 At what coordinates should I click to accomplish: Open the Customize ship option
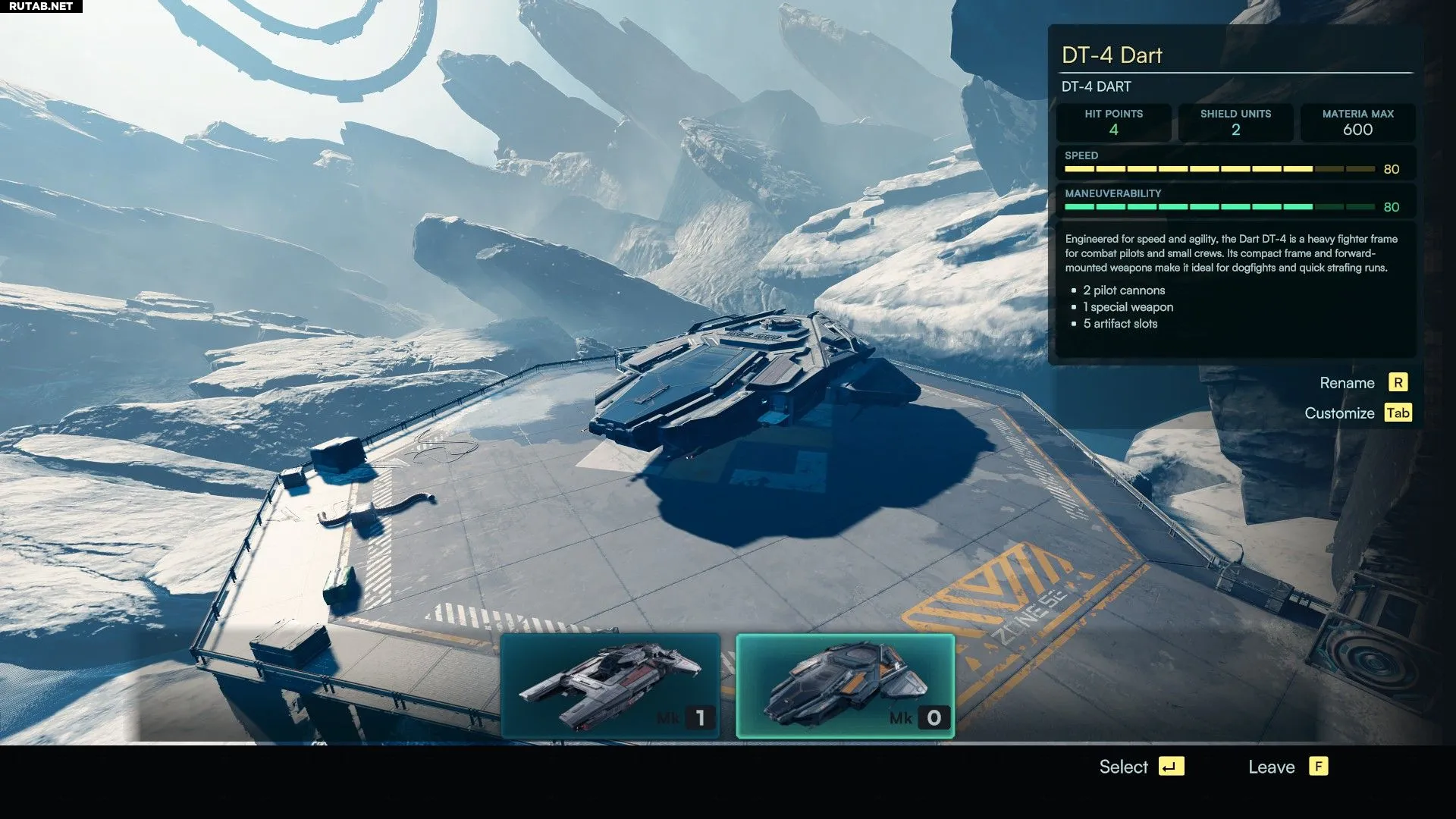1357,413
